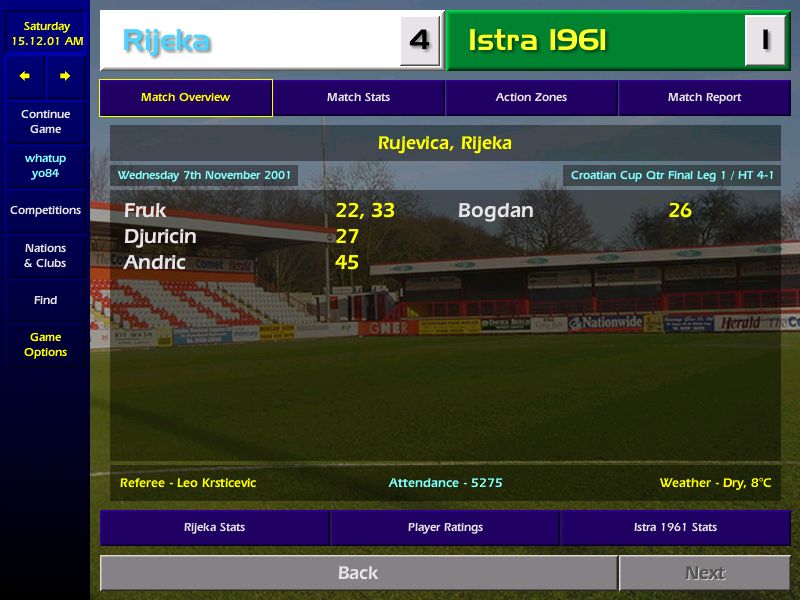Click Continue Game in the sidebar
The height and width of the screenshot is (600, 800).
pyautogui.click(x=45, y=122)
